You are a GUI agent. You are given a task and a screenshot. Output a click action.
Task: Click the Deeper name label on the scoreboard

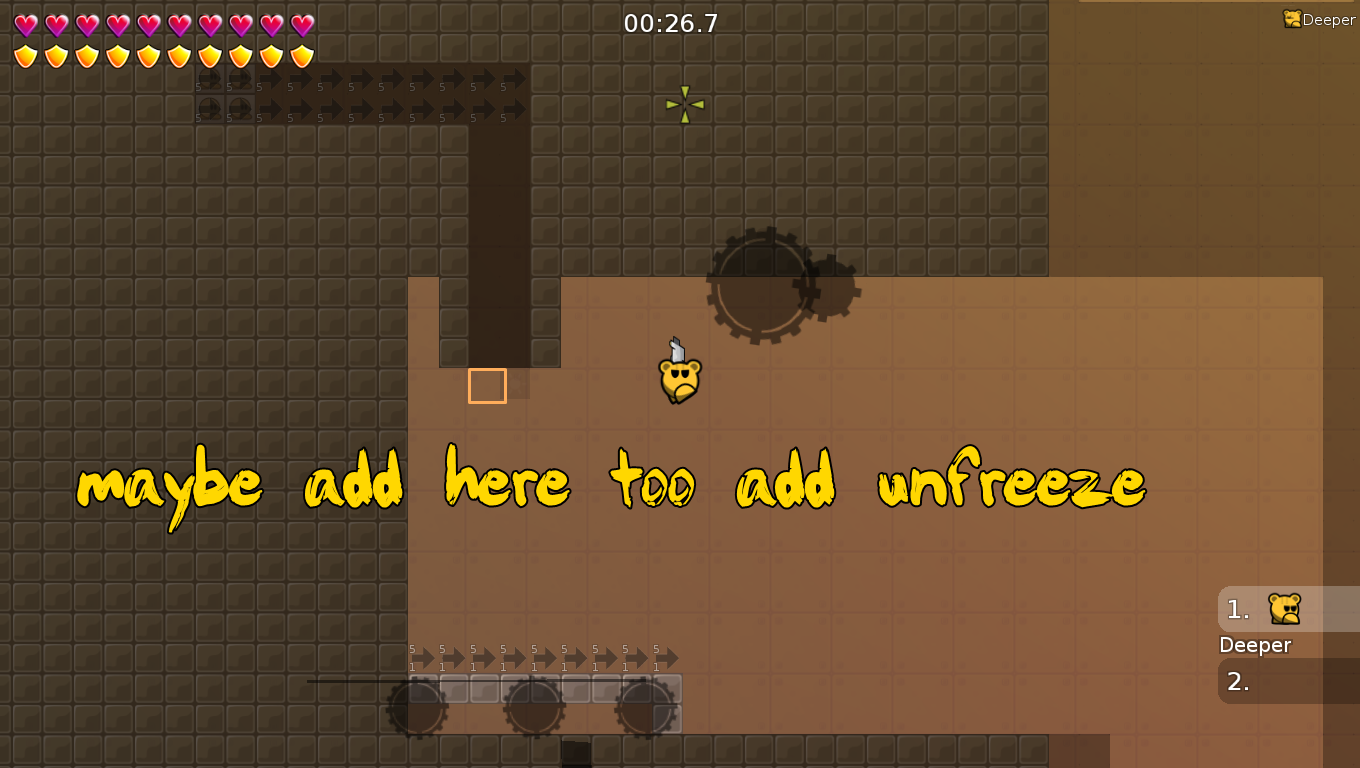(1255, 645)
